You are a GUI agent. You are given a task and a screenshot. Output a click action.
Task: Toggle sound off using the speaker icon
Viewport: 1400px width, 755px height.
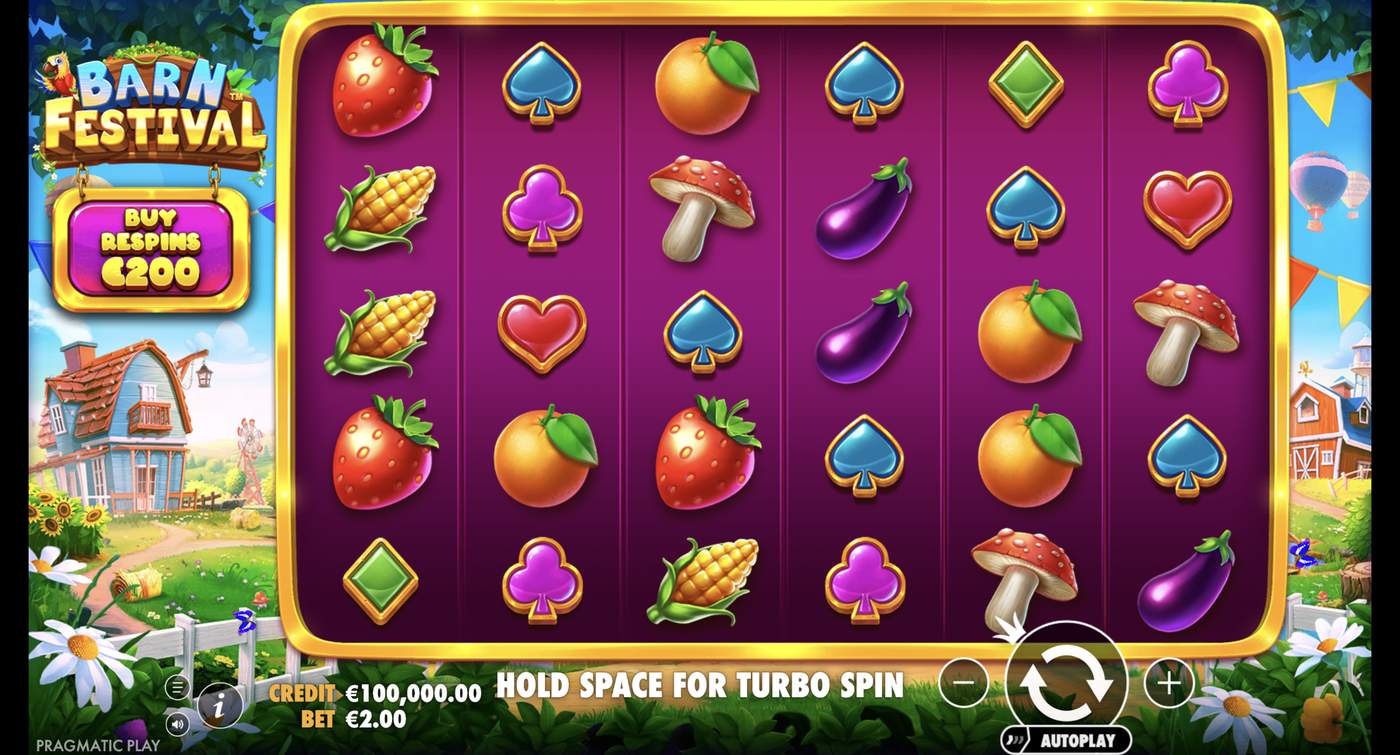177,723
